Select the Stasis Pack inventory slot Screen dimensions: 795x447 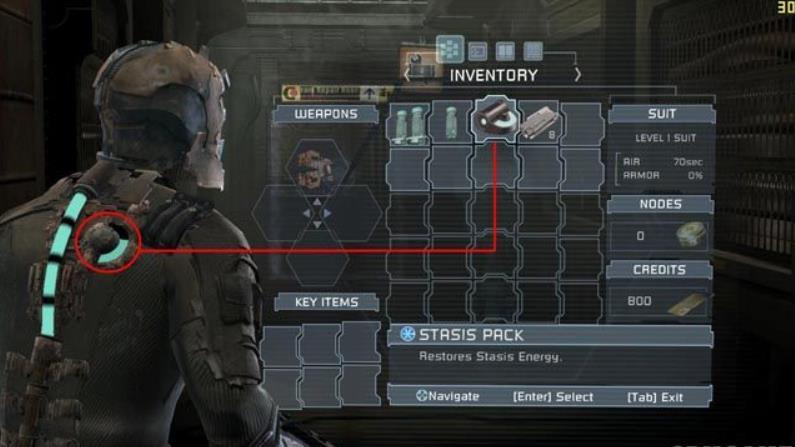(495, 123)
